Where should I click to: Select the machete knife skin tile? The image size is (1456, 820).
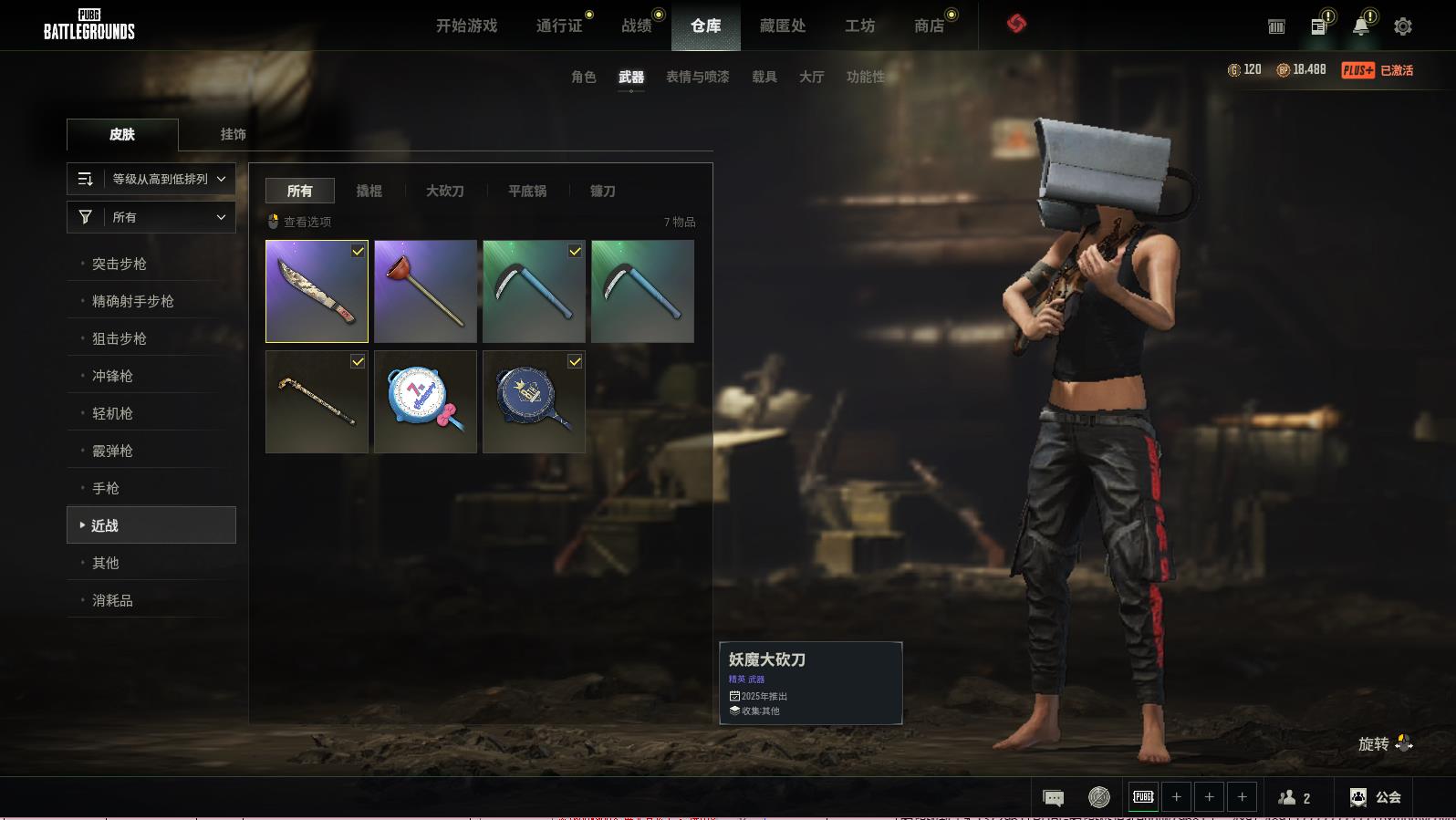click(x=317, y=292)
